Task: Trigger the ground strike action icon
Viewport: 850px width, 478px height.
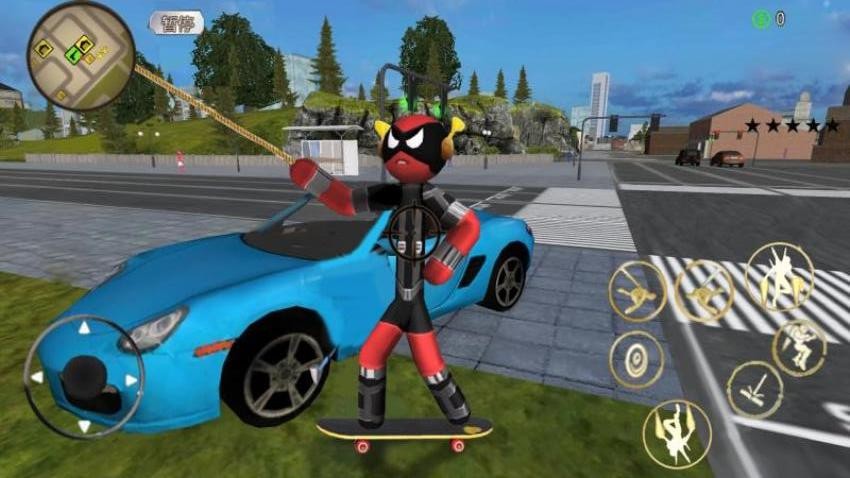Action: 754,389
